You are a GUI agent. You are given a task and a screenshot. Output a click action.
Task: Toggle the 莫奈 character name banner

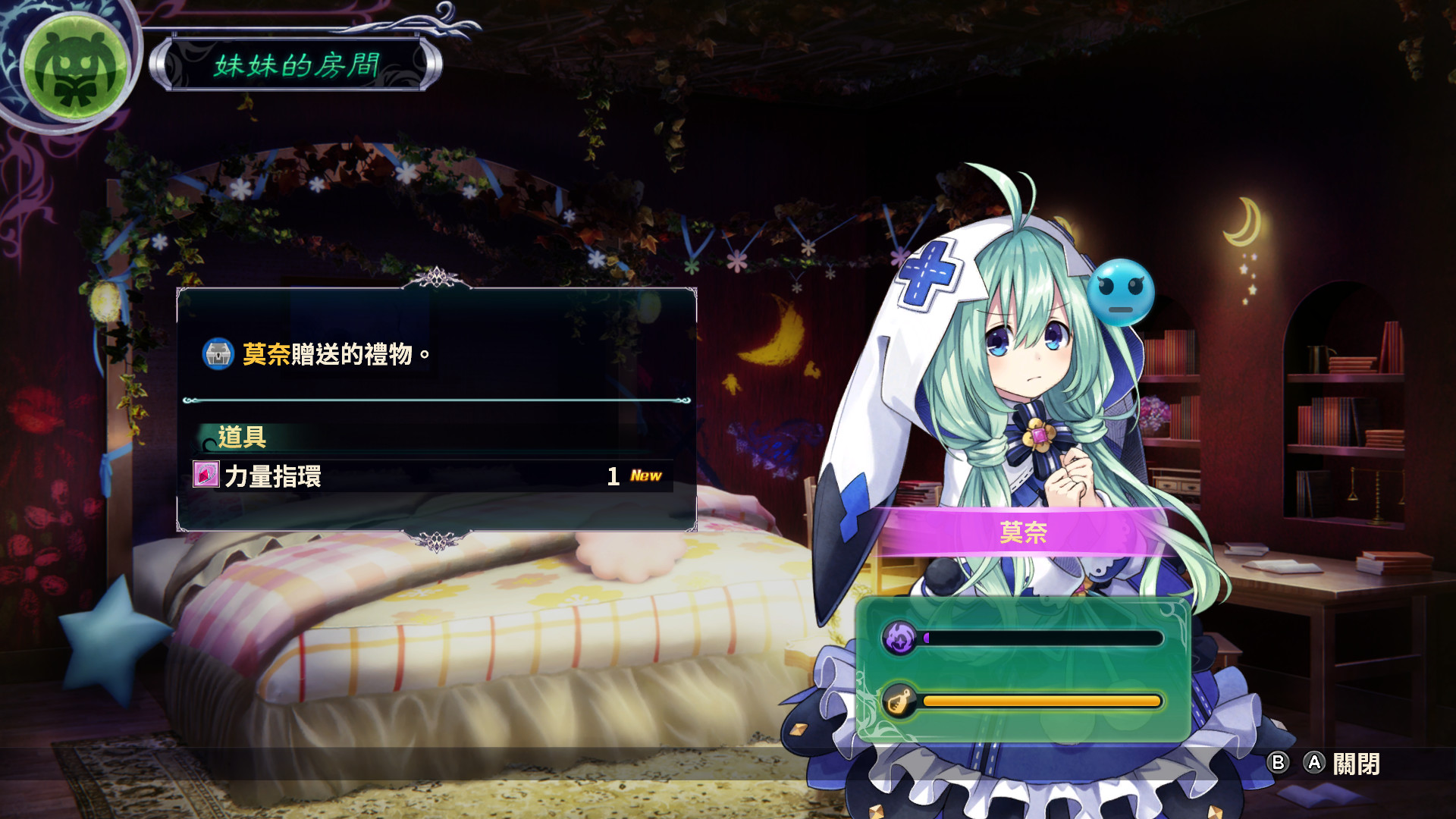(x=1024, y=533)
